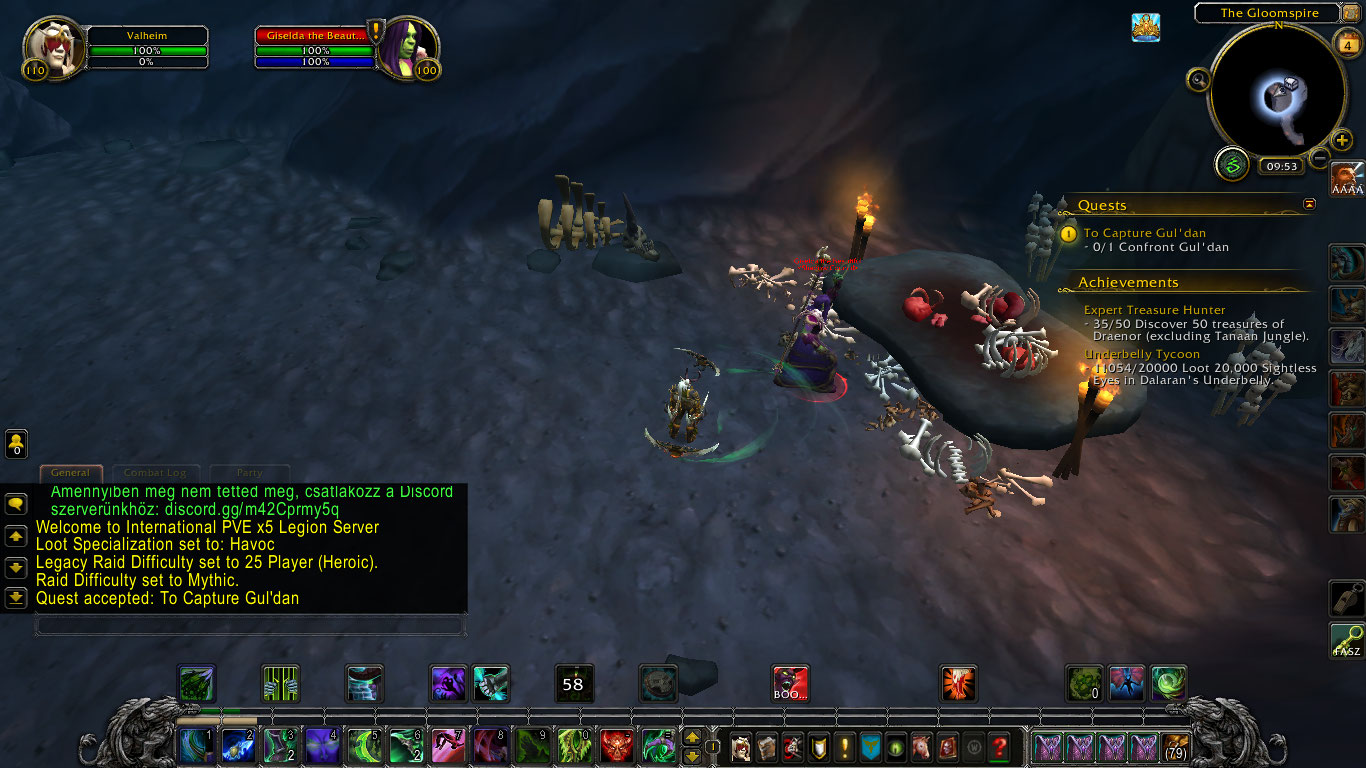Open the chat speech bubble menu
Viewport: 1366px width, 768px height.
click(16, 504)
